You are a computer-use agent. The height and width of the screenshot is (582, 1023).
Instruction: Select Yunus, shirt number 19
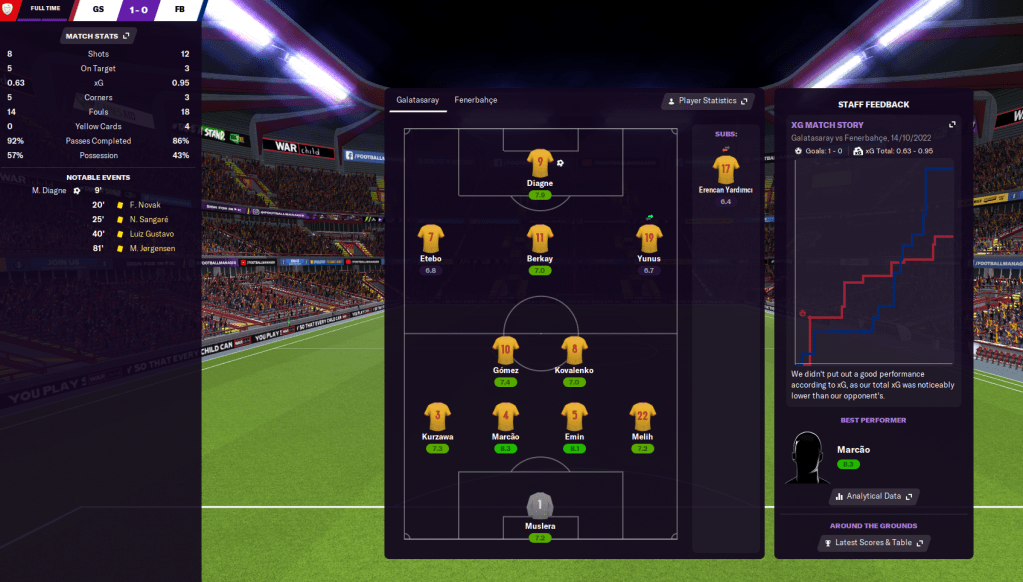[x=649, y=238]
